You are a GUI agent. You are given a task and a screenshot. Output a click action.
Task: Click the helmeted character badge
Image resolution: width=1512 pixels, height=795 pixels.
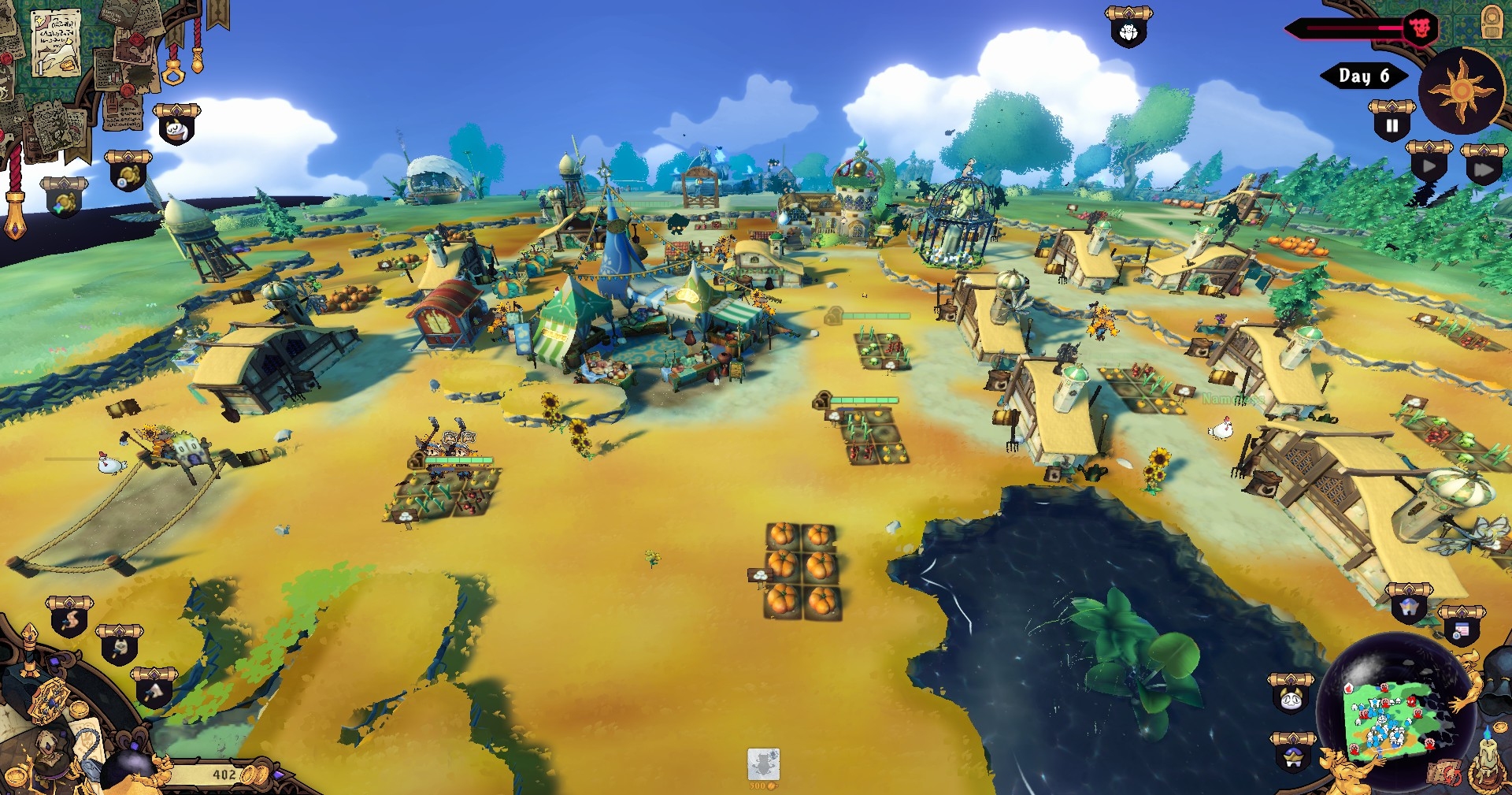[1293, 756]
